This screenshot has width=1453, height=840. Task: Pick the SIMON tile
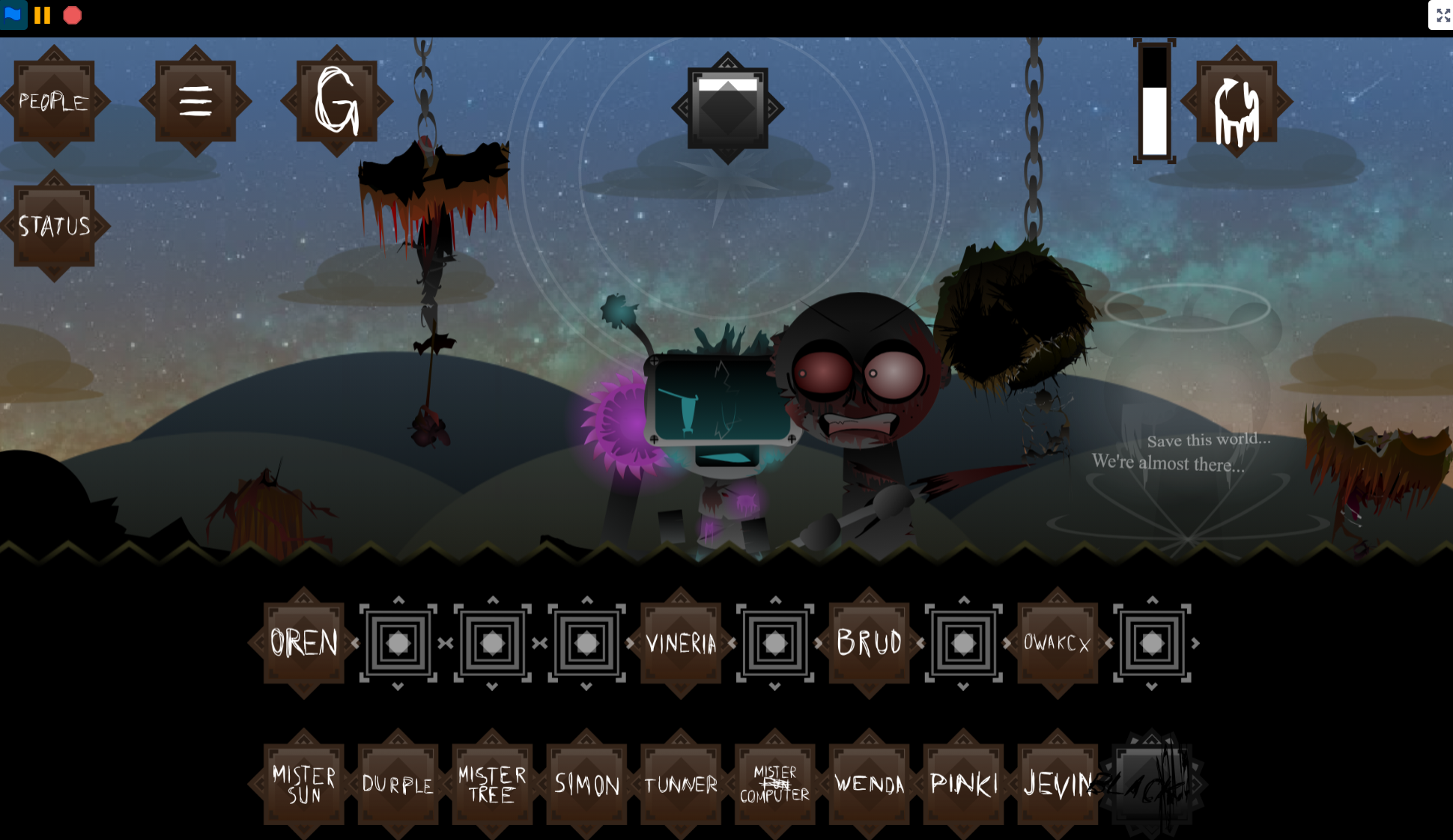586,784
